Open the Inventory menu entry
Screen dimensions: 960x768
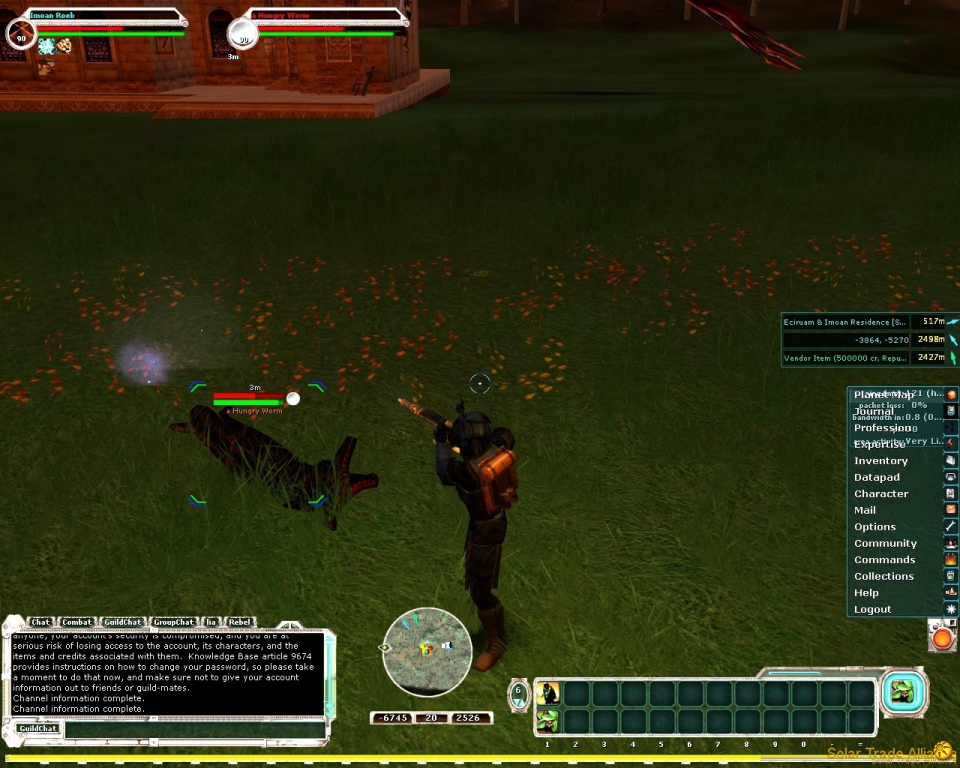[881, 461]
